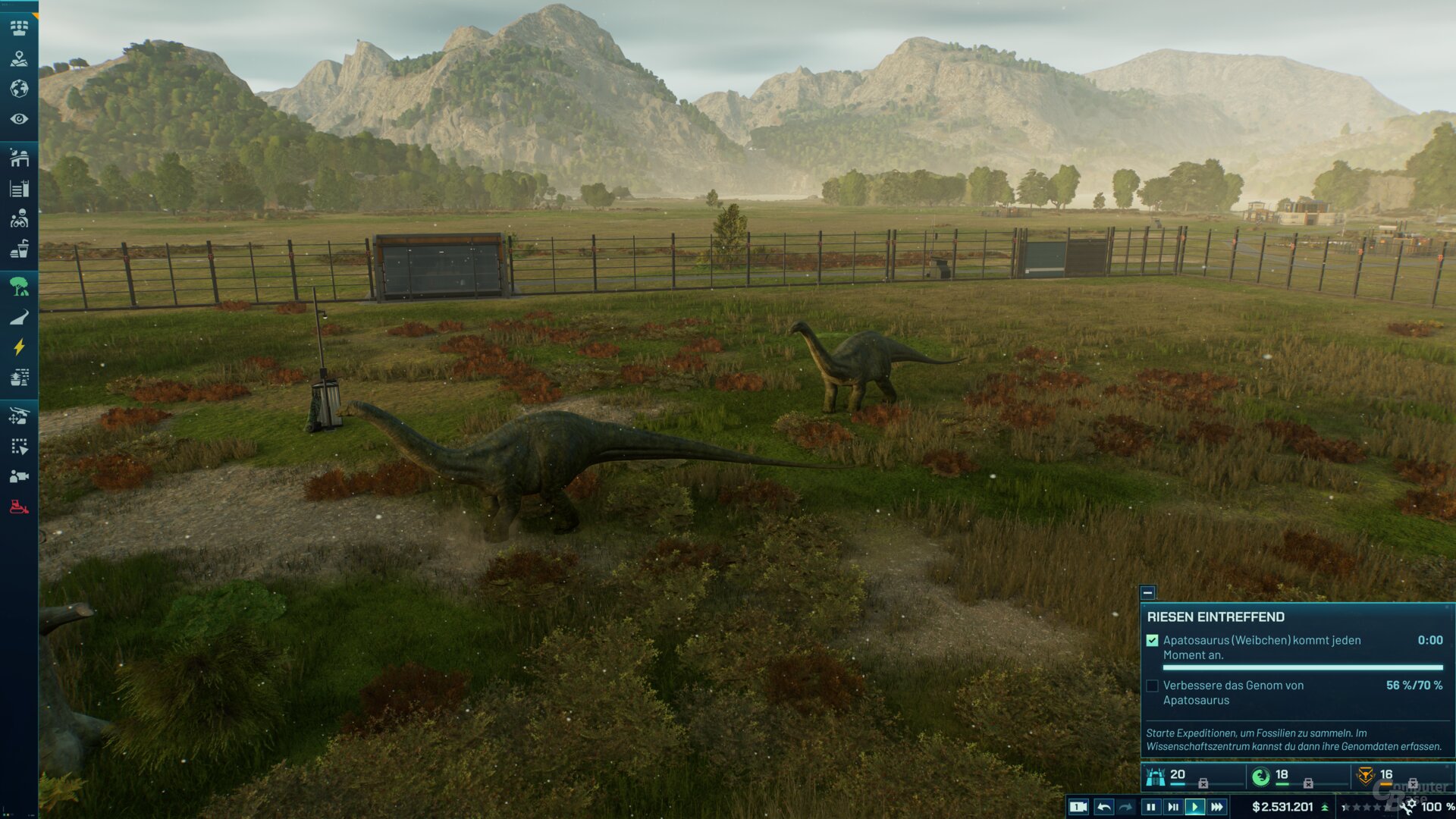Click the undo arrow button
Viewport: 1456px width, 819px height.
click(1104, 807)
